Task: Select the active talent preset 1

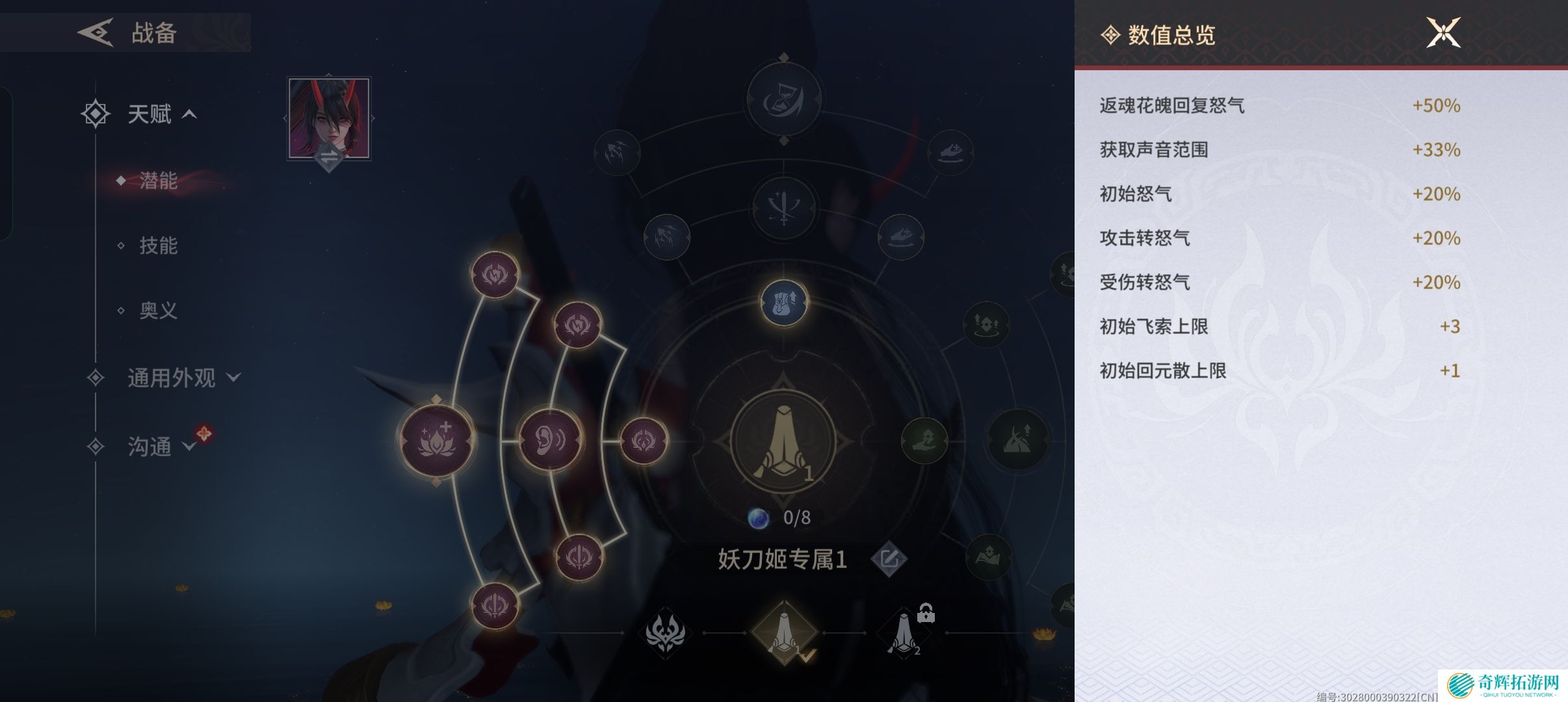Action: [x=784, y=632]
